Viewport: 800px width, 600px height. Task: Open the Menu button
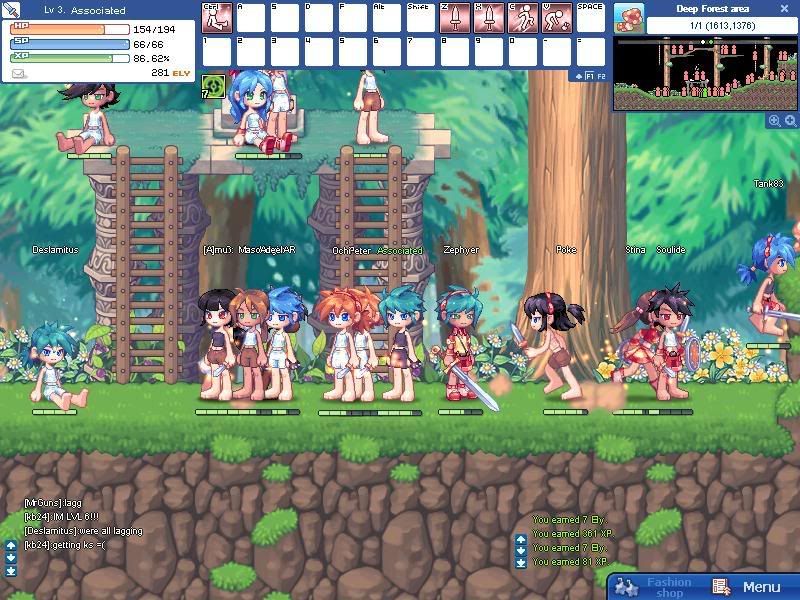[748, 587]
